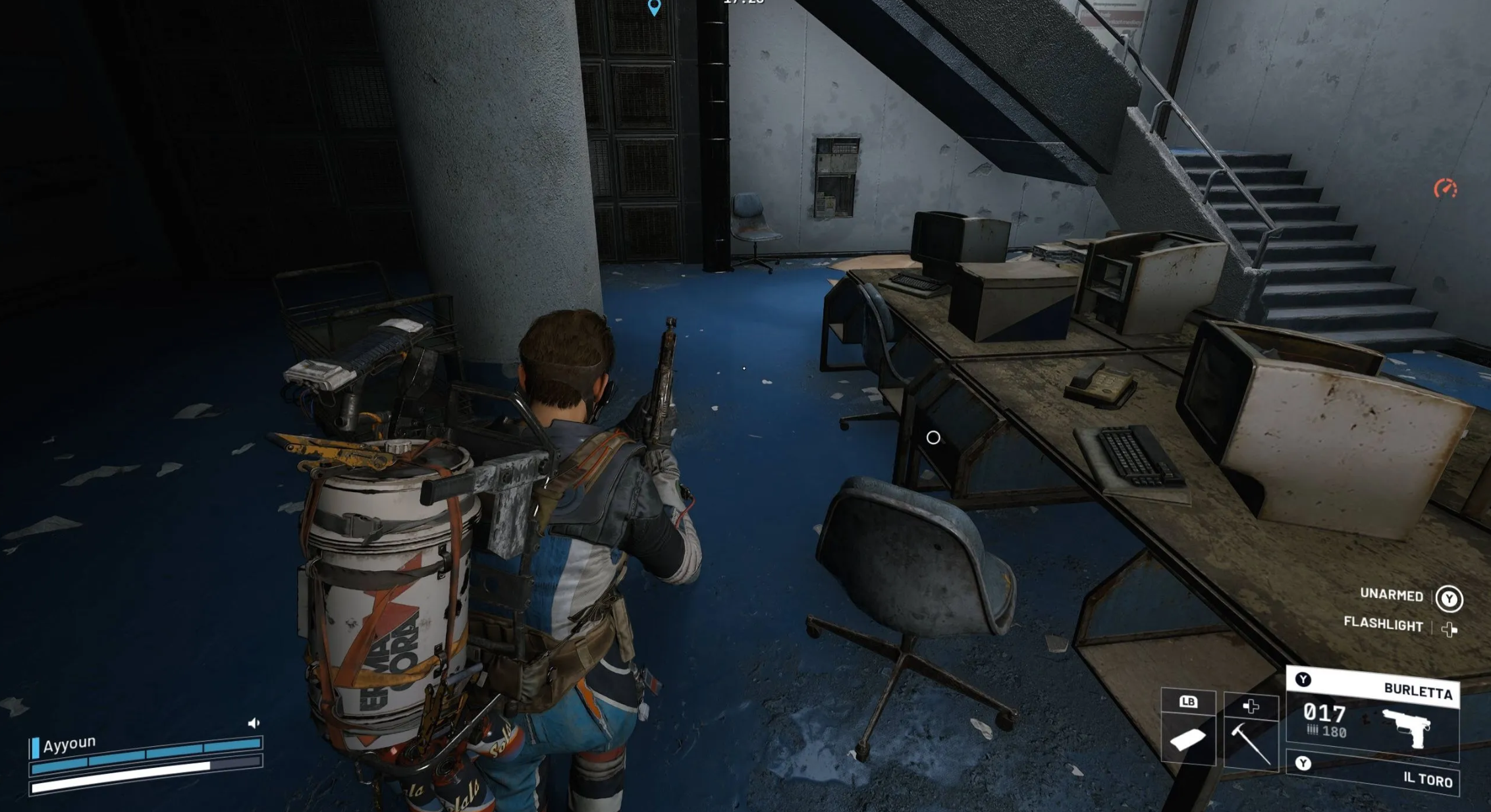Click the player name Ayyoun

tap(69, 744)
